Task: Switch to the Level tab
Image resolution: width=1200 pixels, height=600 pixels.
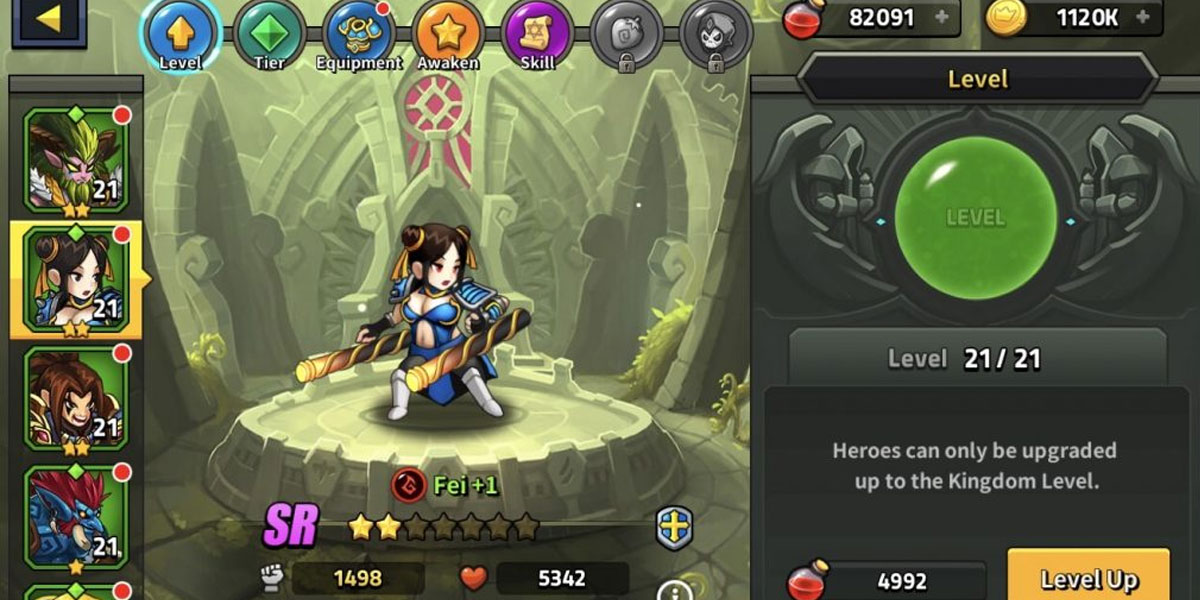Action: [x=181, y=33]
